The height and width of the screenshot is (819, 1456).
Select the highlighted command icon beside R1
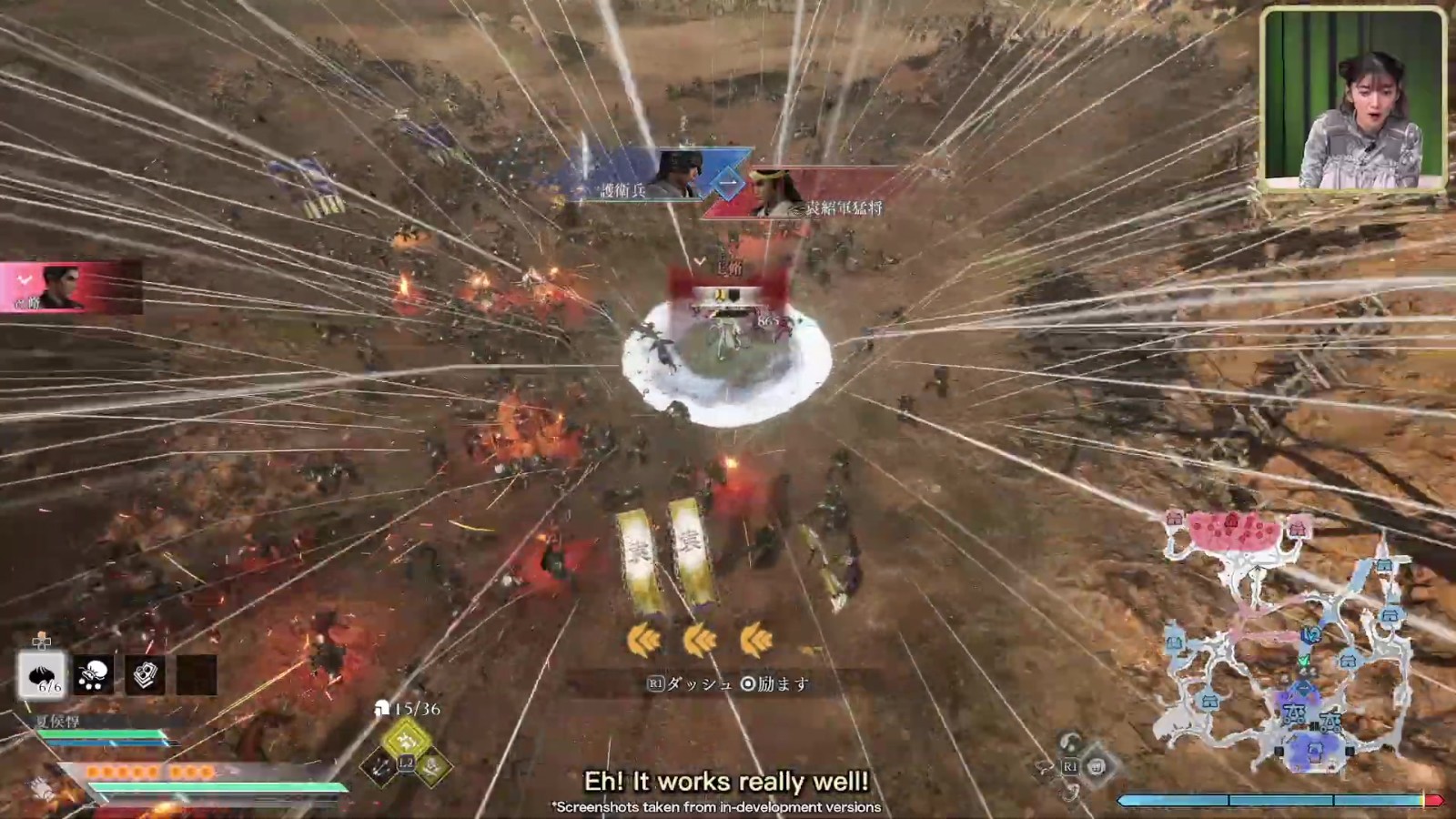coord(1097,766)
